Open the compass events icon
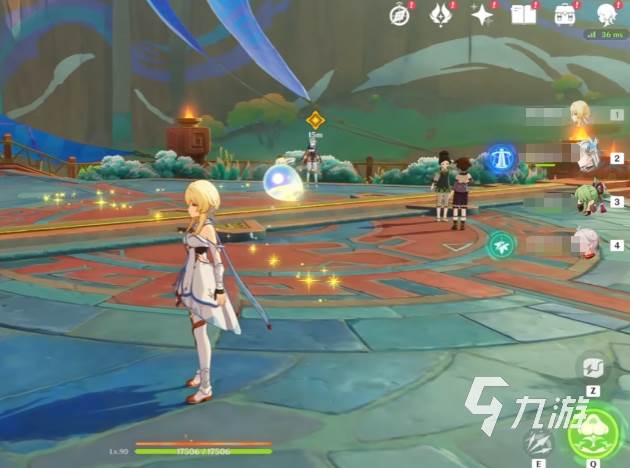The height and width of the screenshot is (468, 630). (400, 15)
